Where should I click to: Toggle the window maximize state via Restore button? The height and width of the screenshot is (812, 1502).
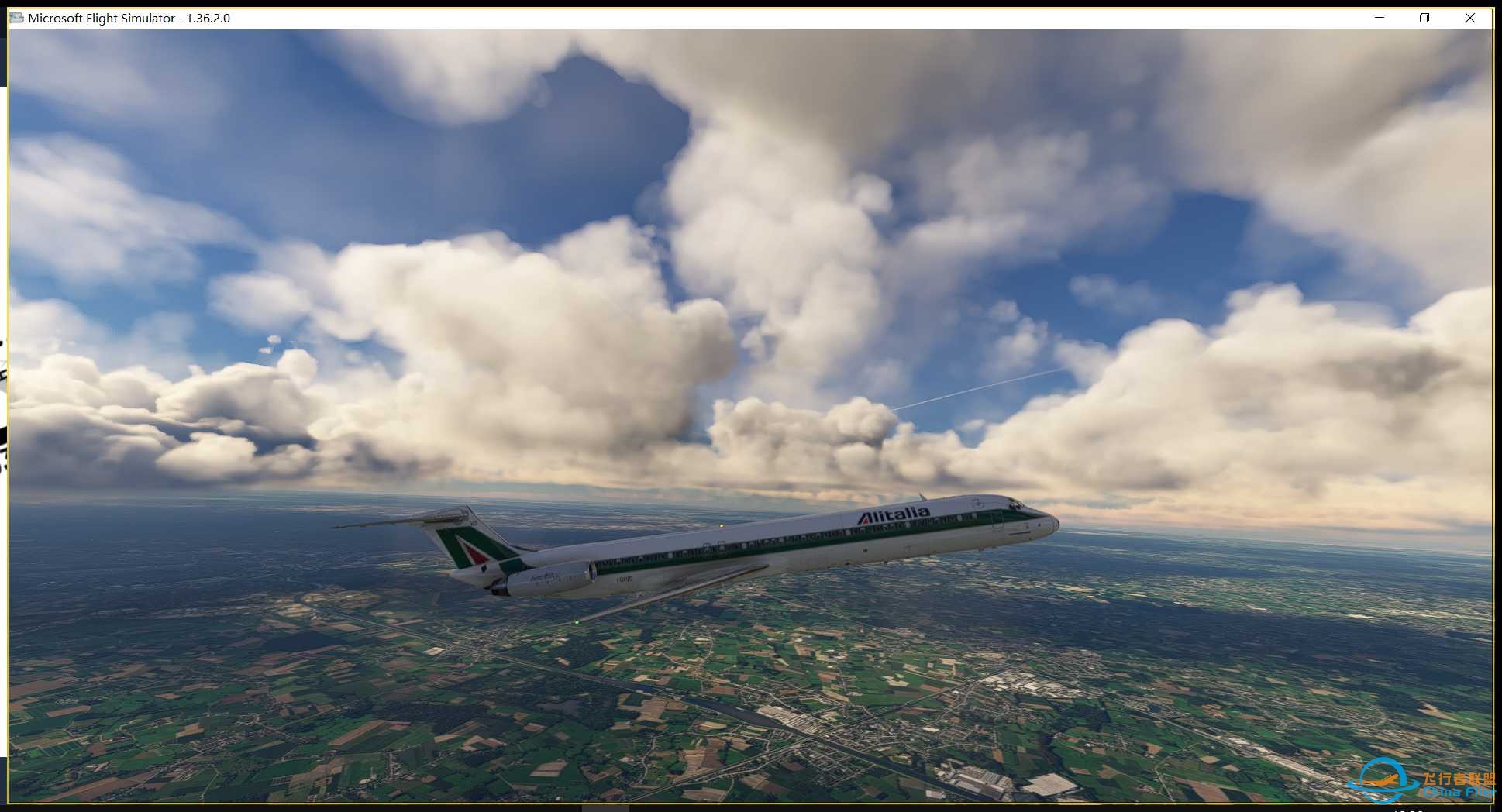pyautogui.click(x=1424, y=17)
